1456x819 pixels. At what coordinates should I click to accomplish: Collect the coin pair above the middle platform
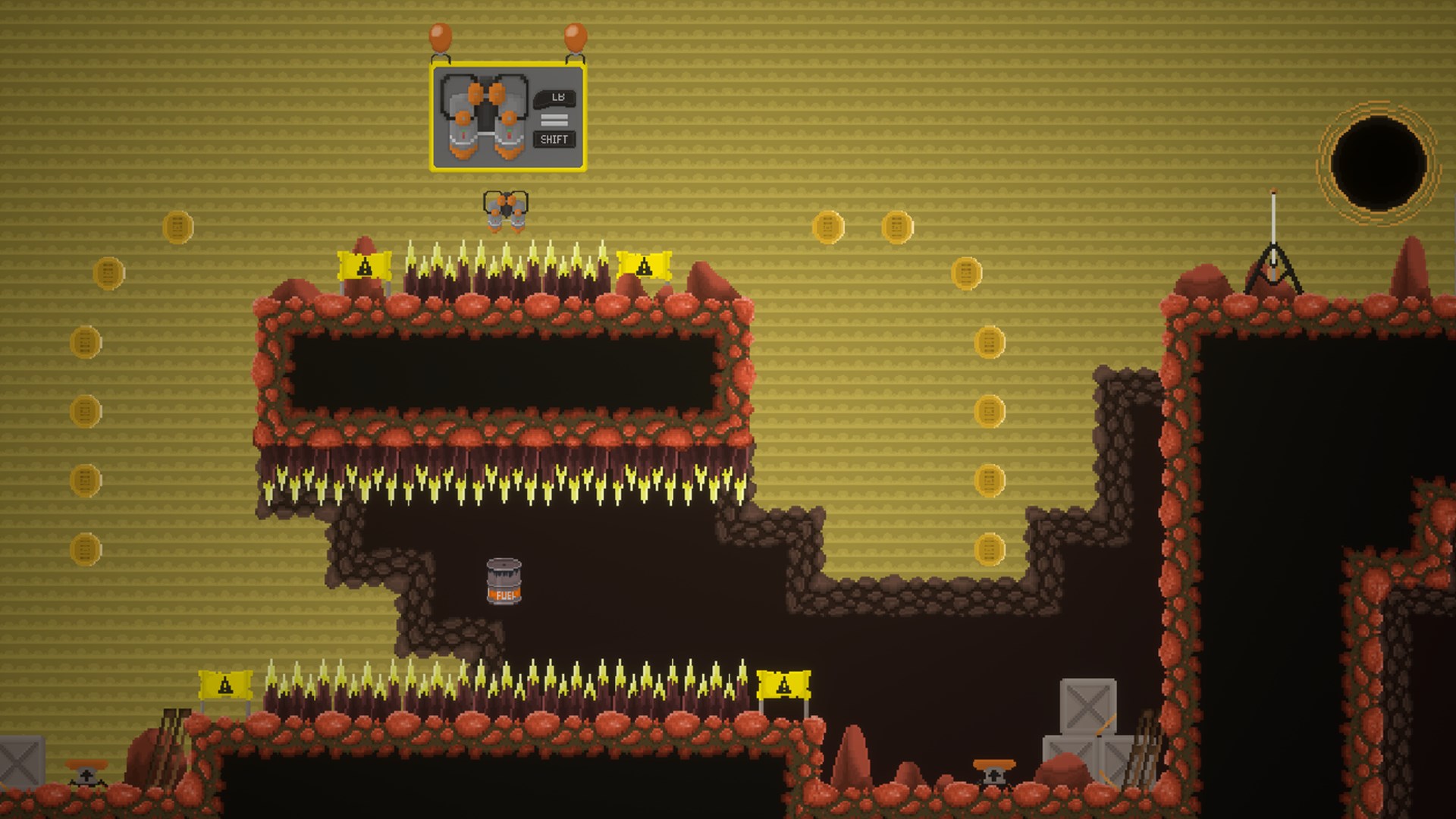(x=829, y=225)
